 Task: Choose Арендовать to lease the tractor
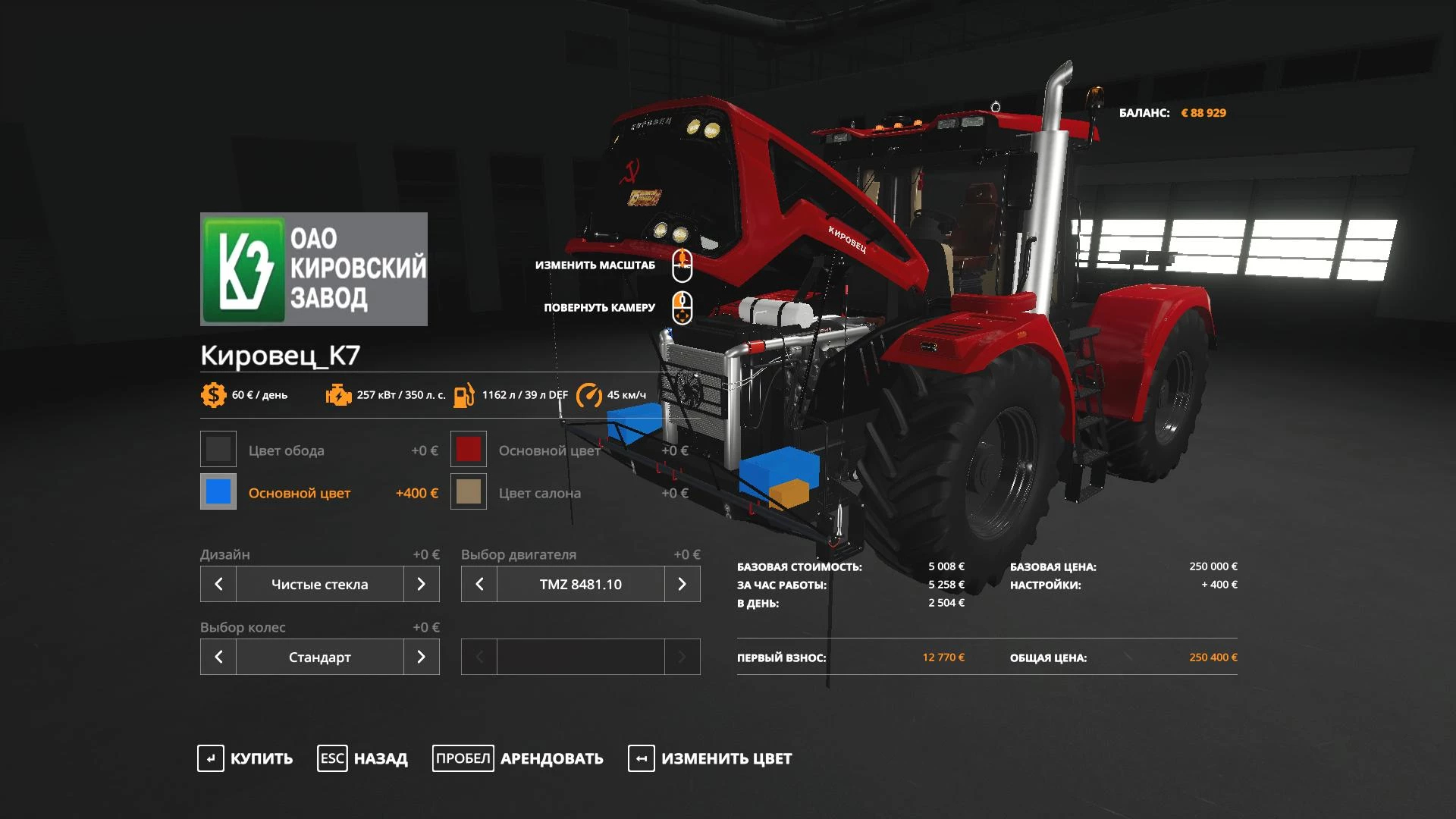tap(518, 758)
